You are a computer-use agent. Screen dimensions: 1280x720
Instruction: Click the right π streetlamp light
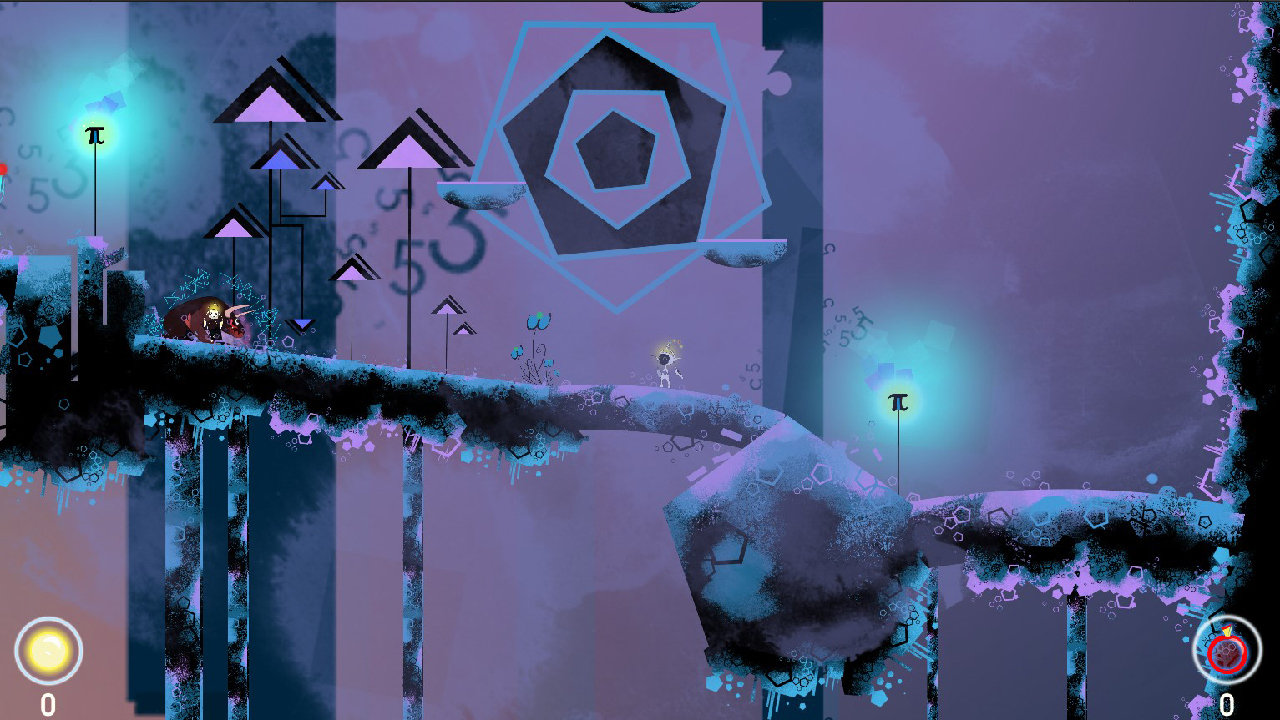tap(898, 400)
